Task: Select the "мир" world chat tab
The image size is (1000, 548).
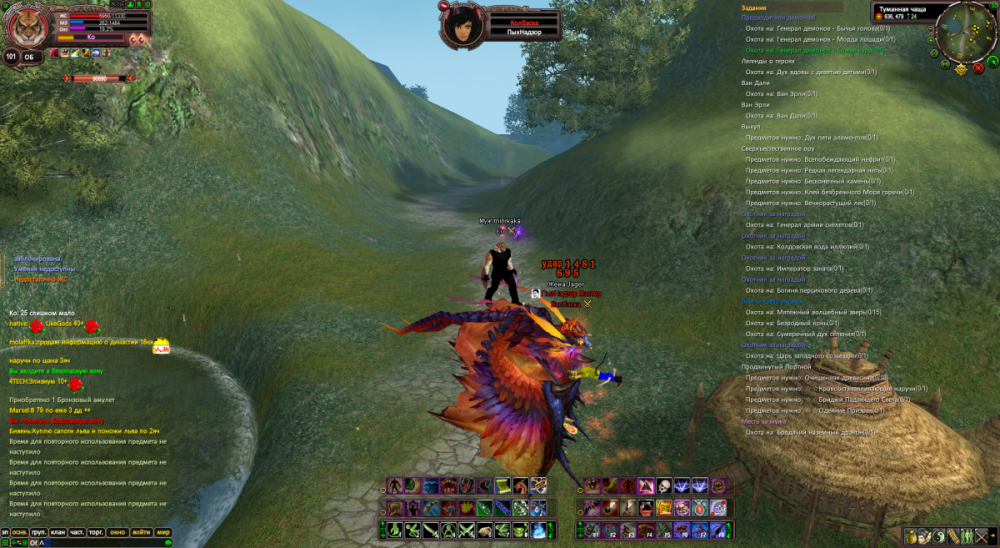Action: coord(163,532)
